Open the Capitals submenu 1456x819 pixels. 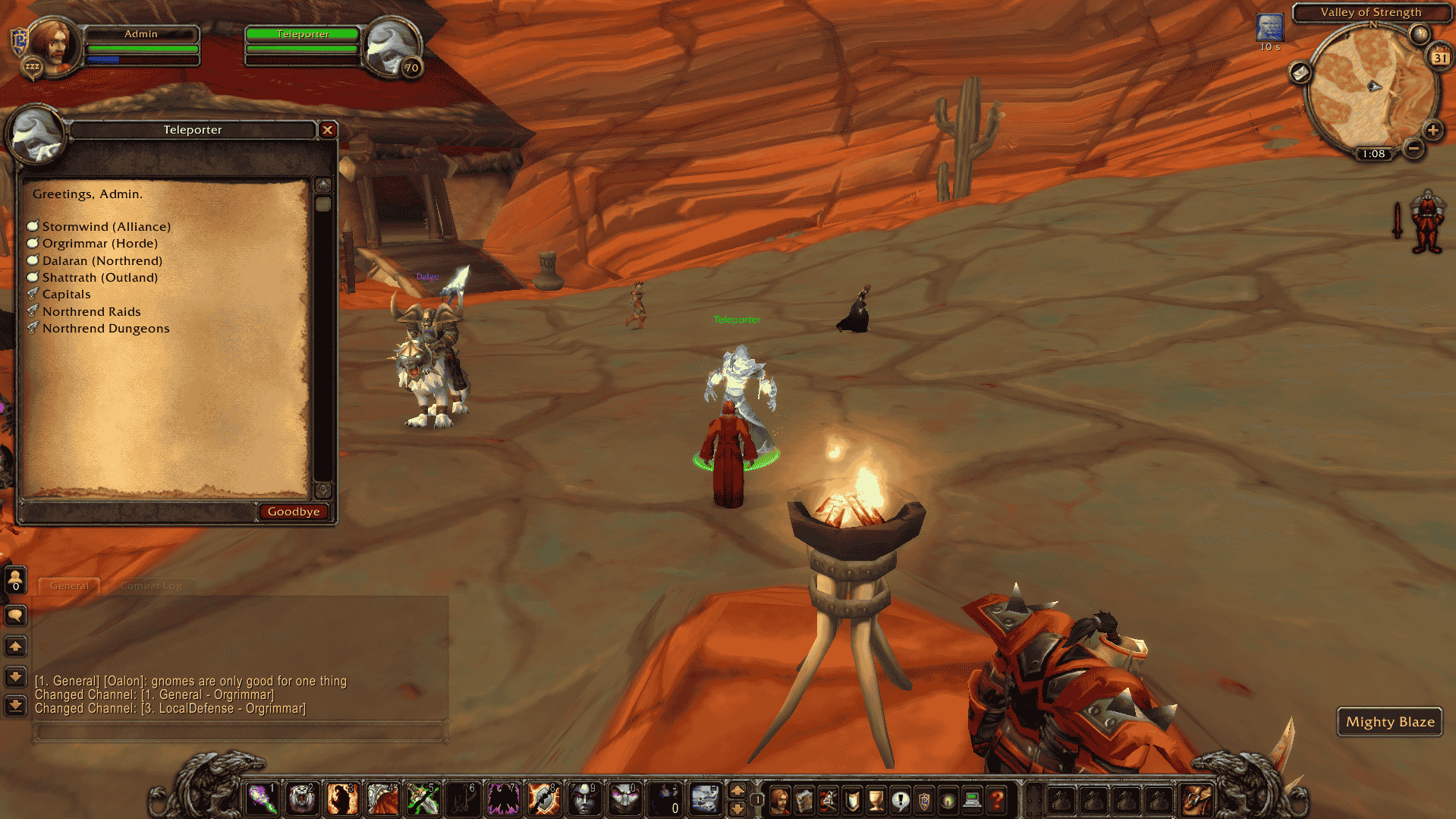coord(66,294)
